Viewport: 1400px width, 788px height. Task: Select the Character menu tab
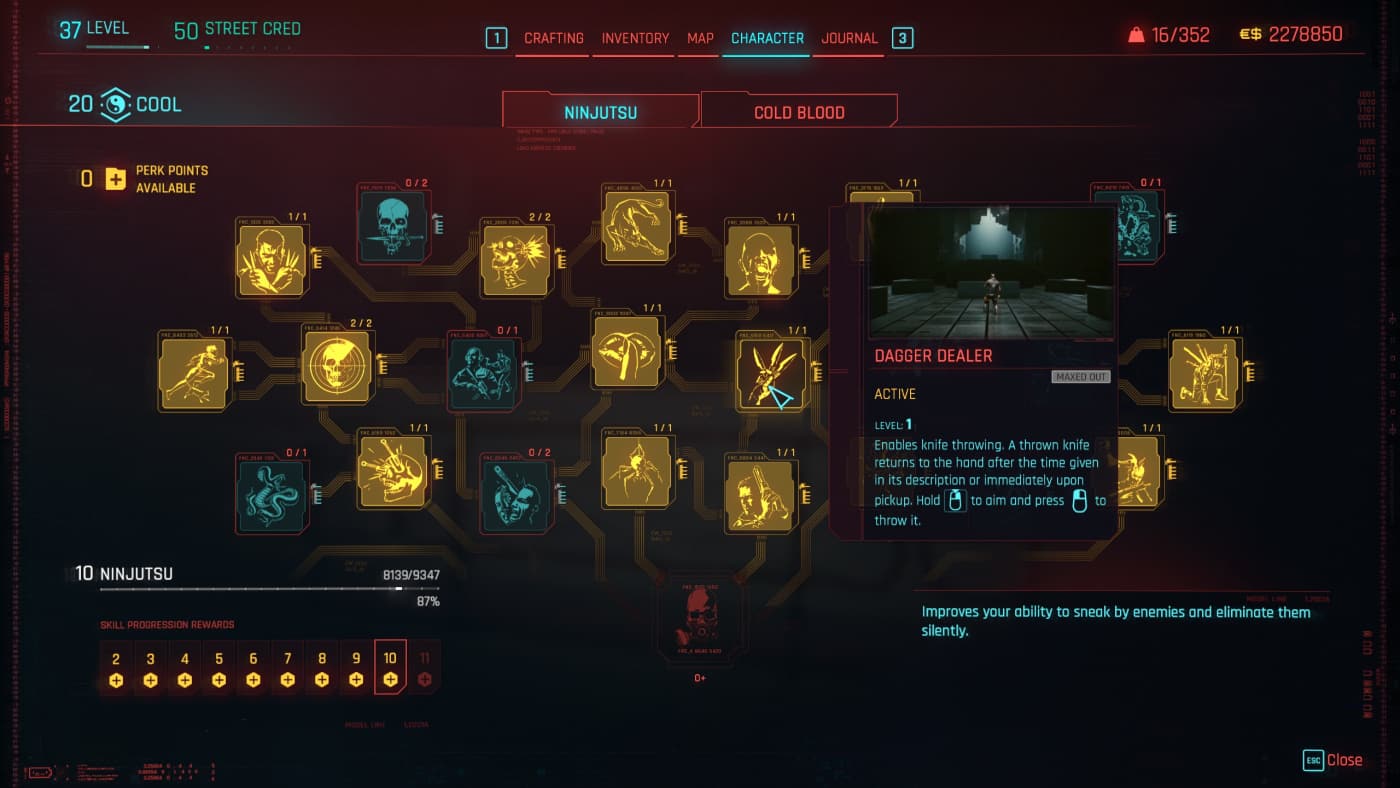[x=767, y=38]
